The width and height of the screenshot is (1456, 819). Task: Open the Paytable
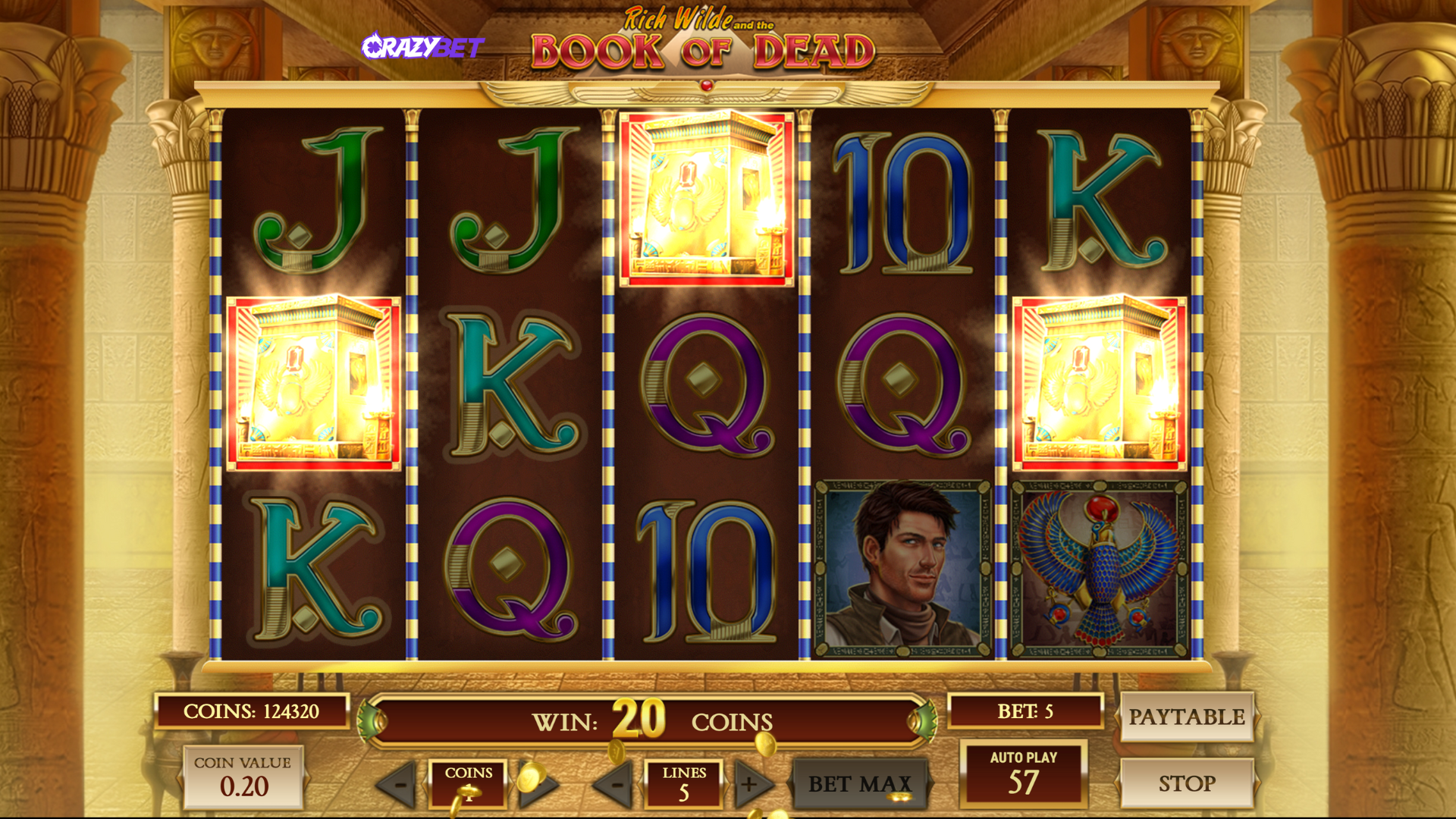point(1186,717)
